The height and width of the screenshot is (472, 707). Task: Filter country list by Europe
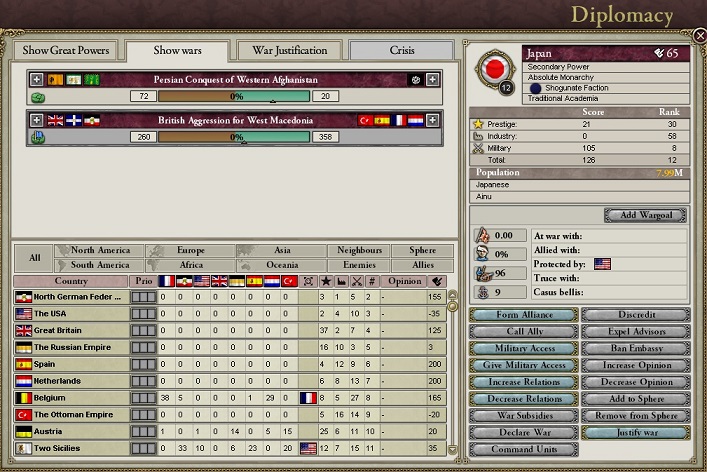click(x=190, y=250)
